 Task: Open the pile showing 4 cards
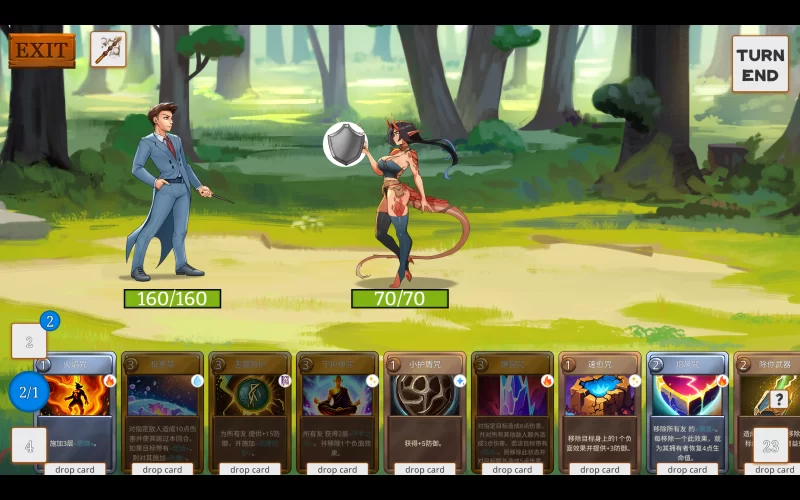[29, 446]
